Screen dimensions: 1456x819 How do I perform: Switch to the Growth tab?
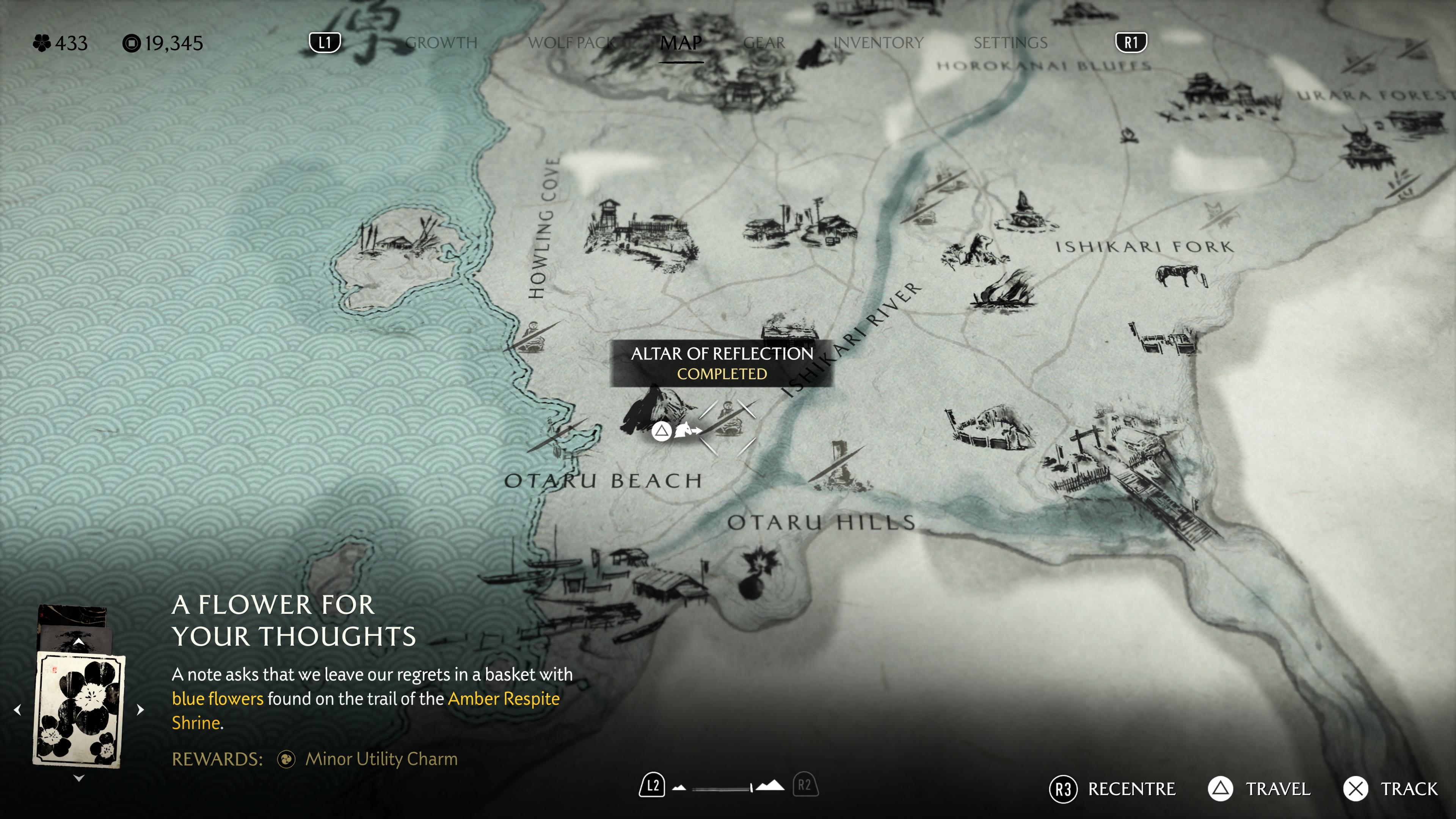tap(441, 43)
